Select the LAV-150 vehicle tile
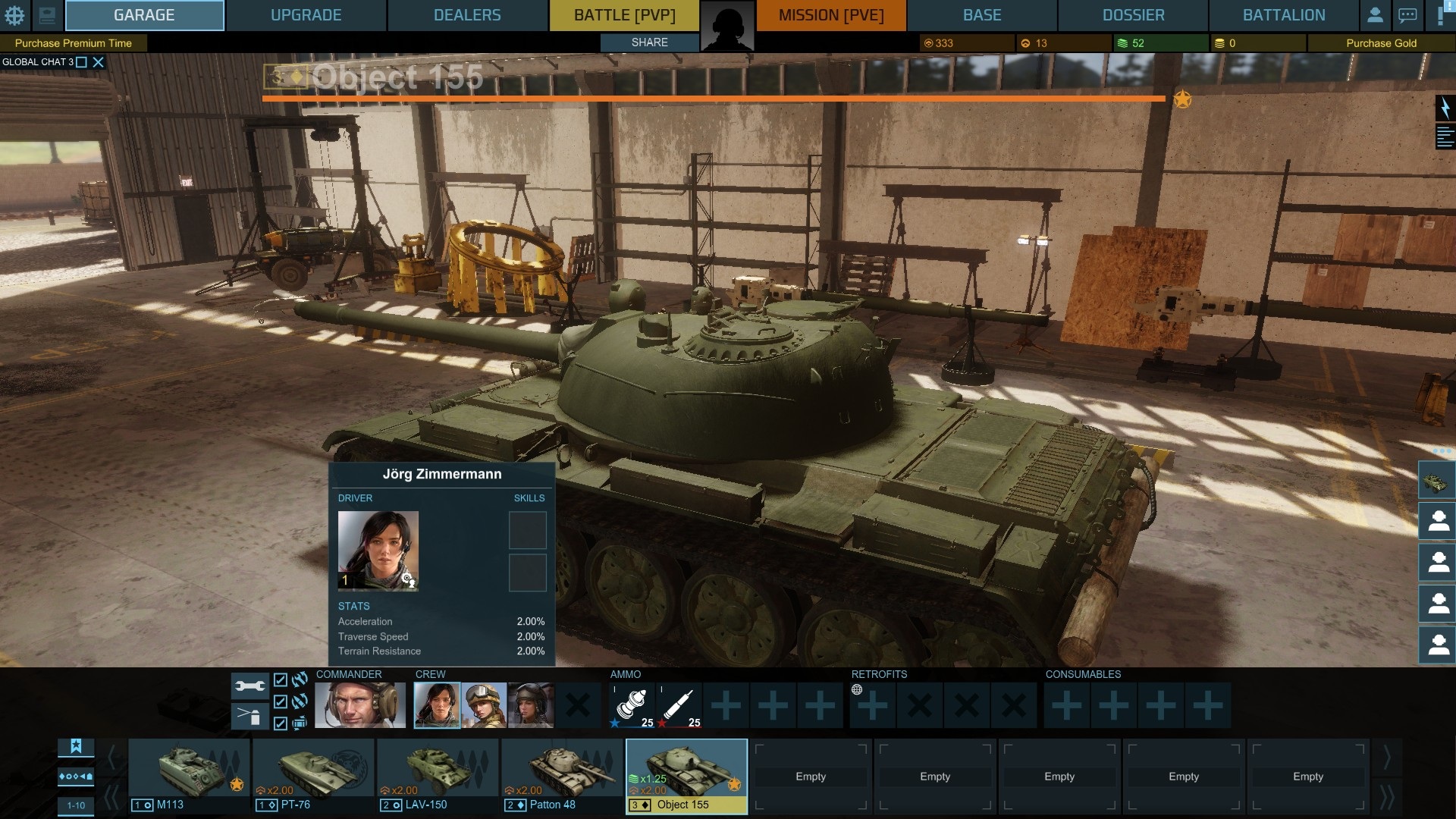1456x819 pixels. coord(438,775)
